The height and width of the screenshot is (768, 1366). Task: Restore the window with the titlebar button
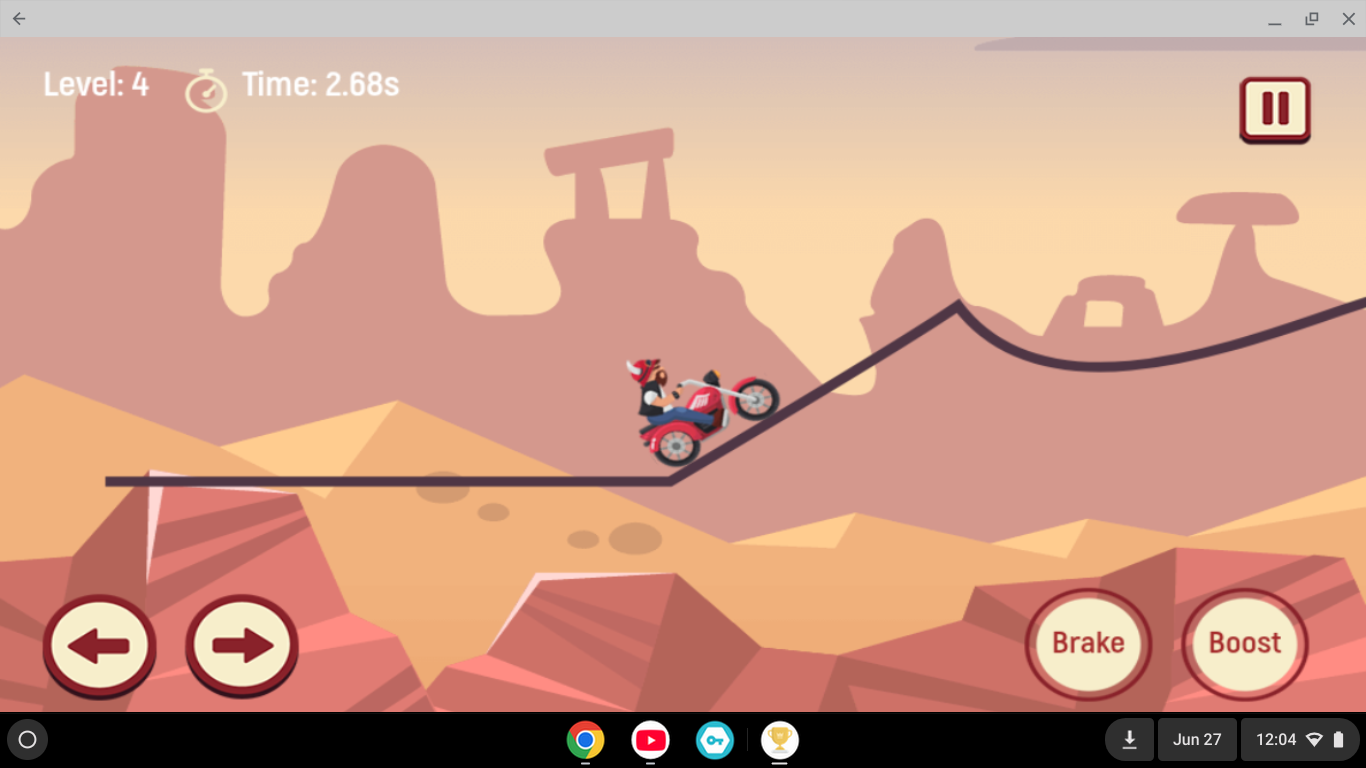[x=1310, y=18]
